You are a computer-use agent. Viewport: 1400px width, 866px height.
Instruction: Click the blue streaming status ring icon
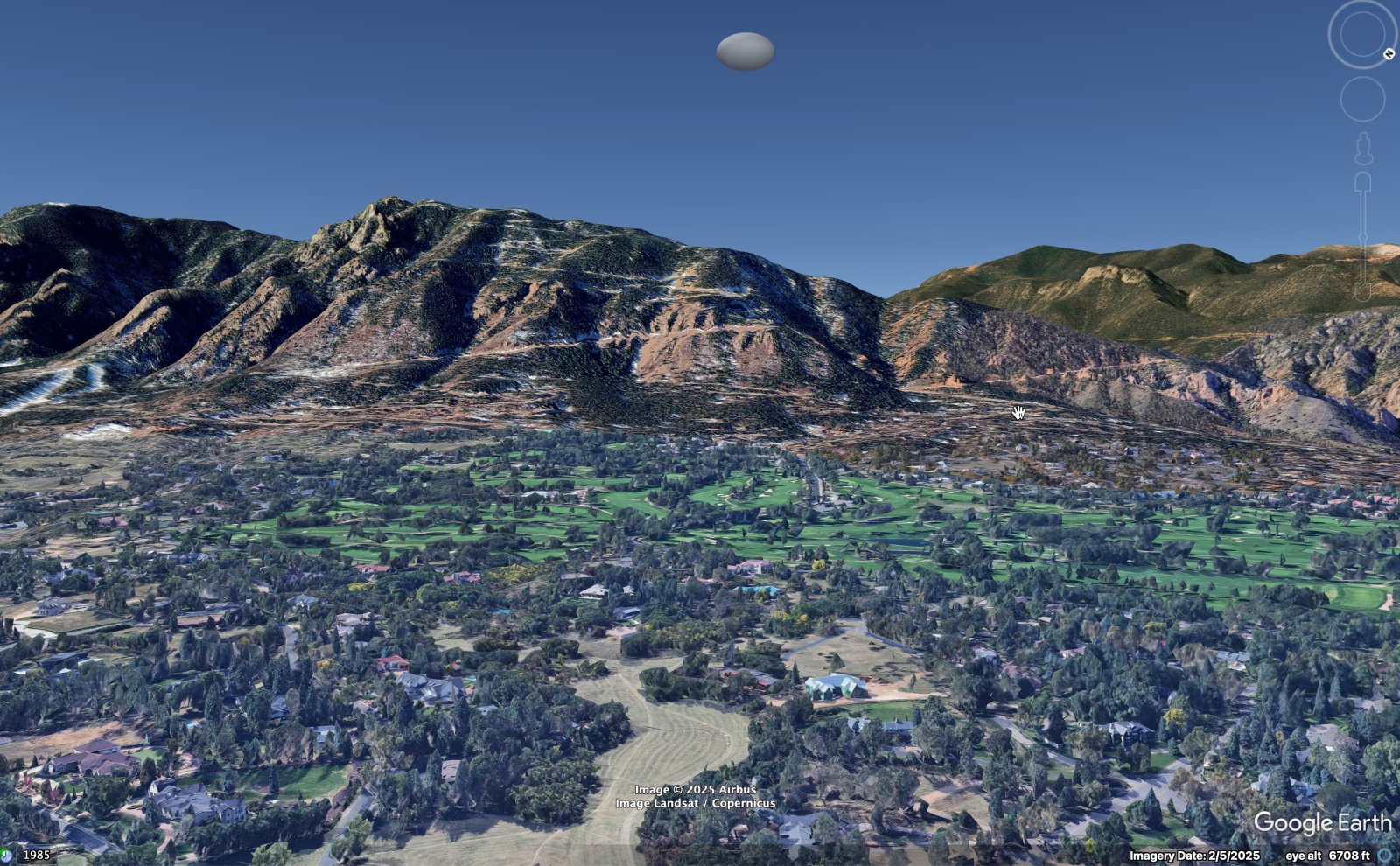1384,855
